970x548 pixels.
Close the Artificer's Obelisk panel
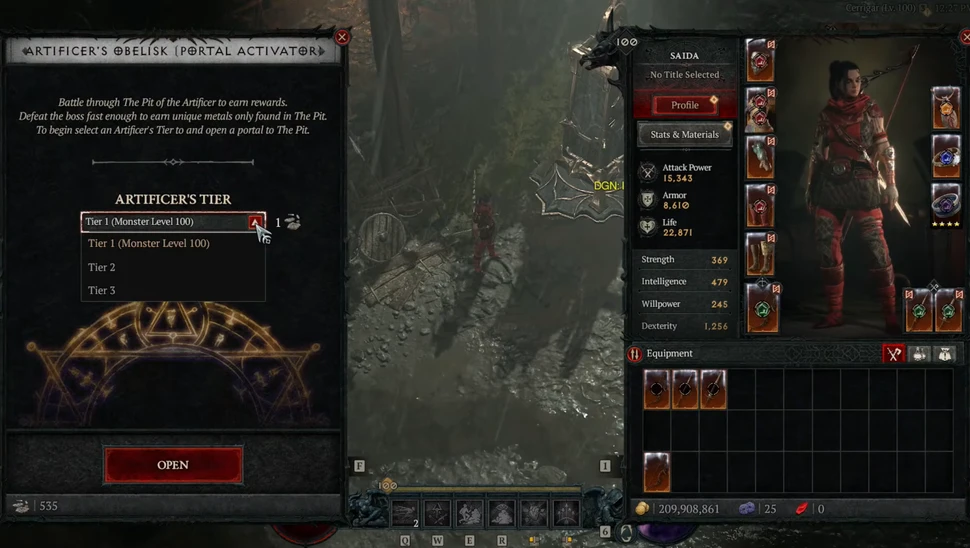[342, 37]
